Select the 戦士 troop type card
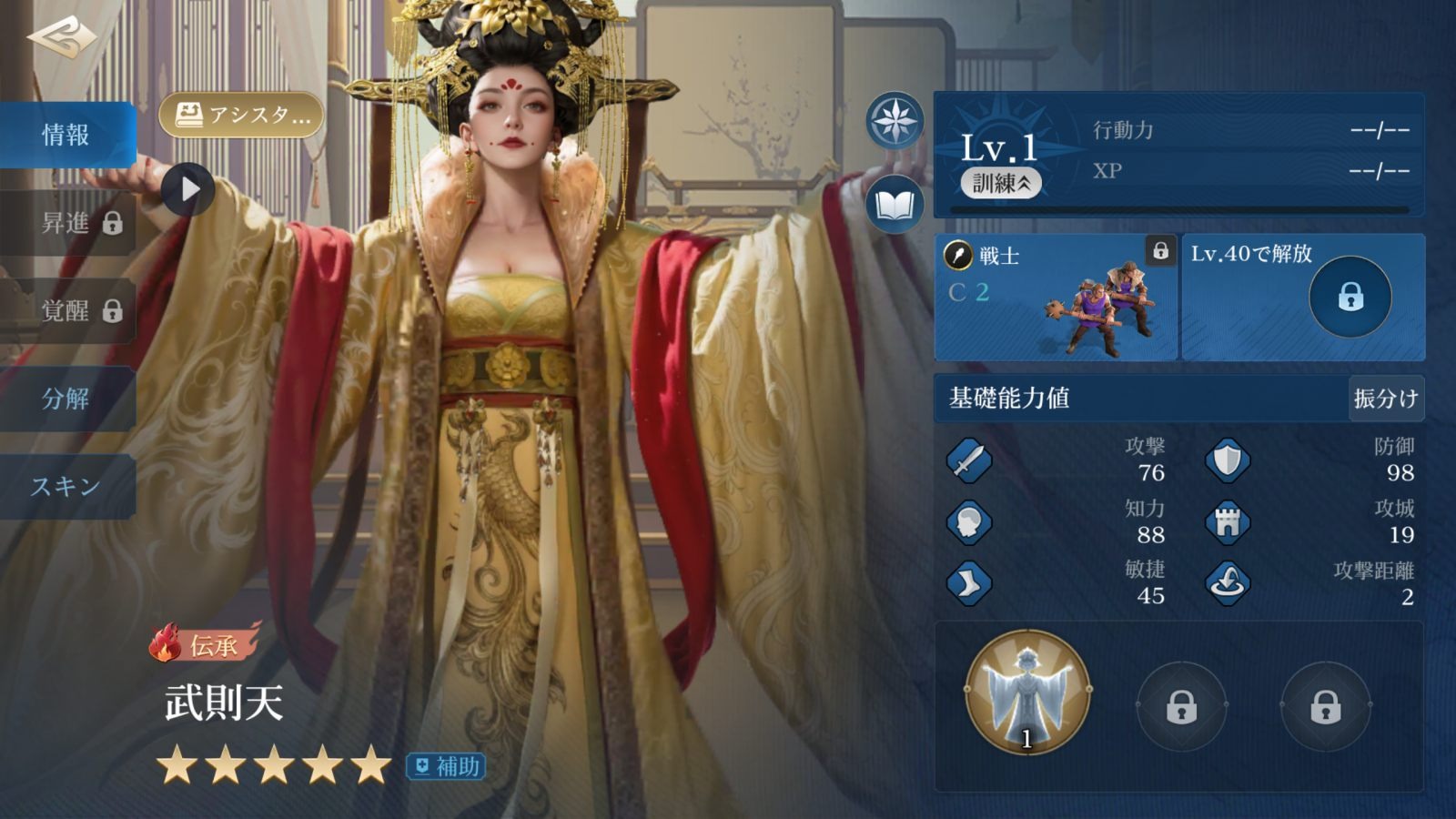1456x819 pixels. coord(1057,298)
